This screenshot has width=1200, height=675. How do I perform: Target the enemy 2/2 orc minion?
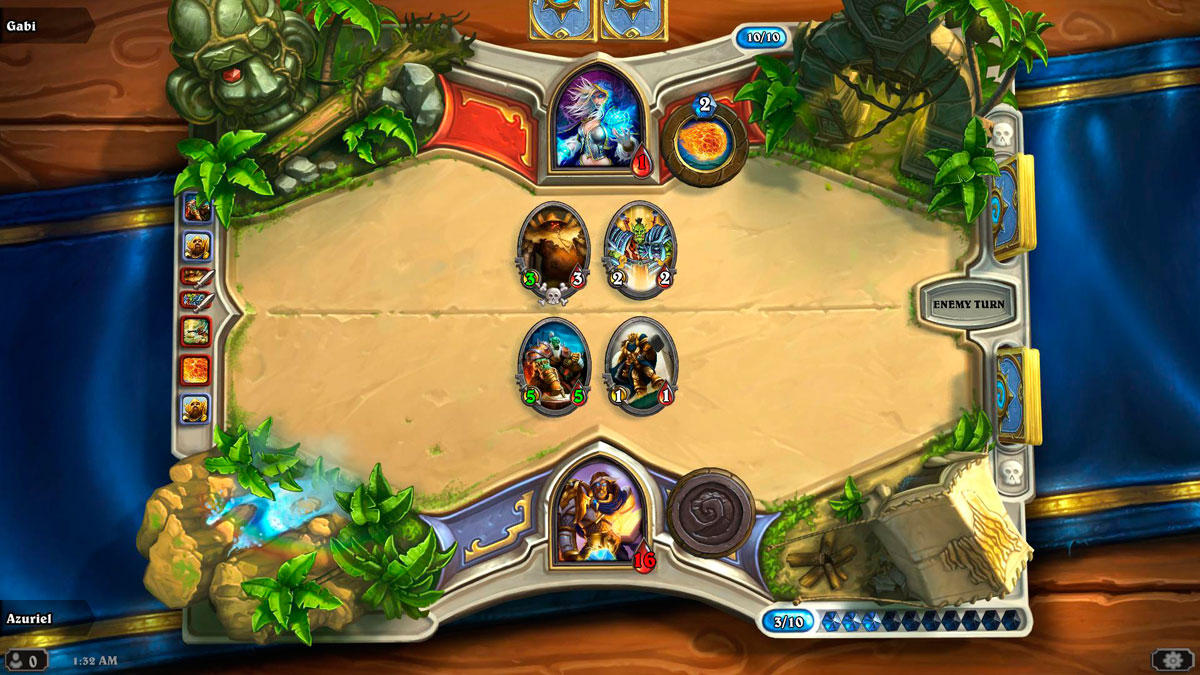[640, 248]
